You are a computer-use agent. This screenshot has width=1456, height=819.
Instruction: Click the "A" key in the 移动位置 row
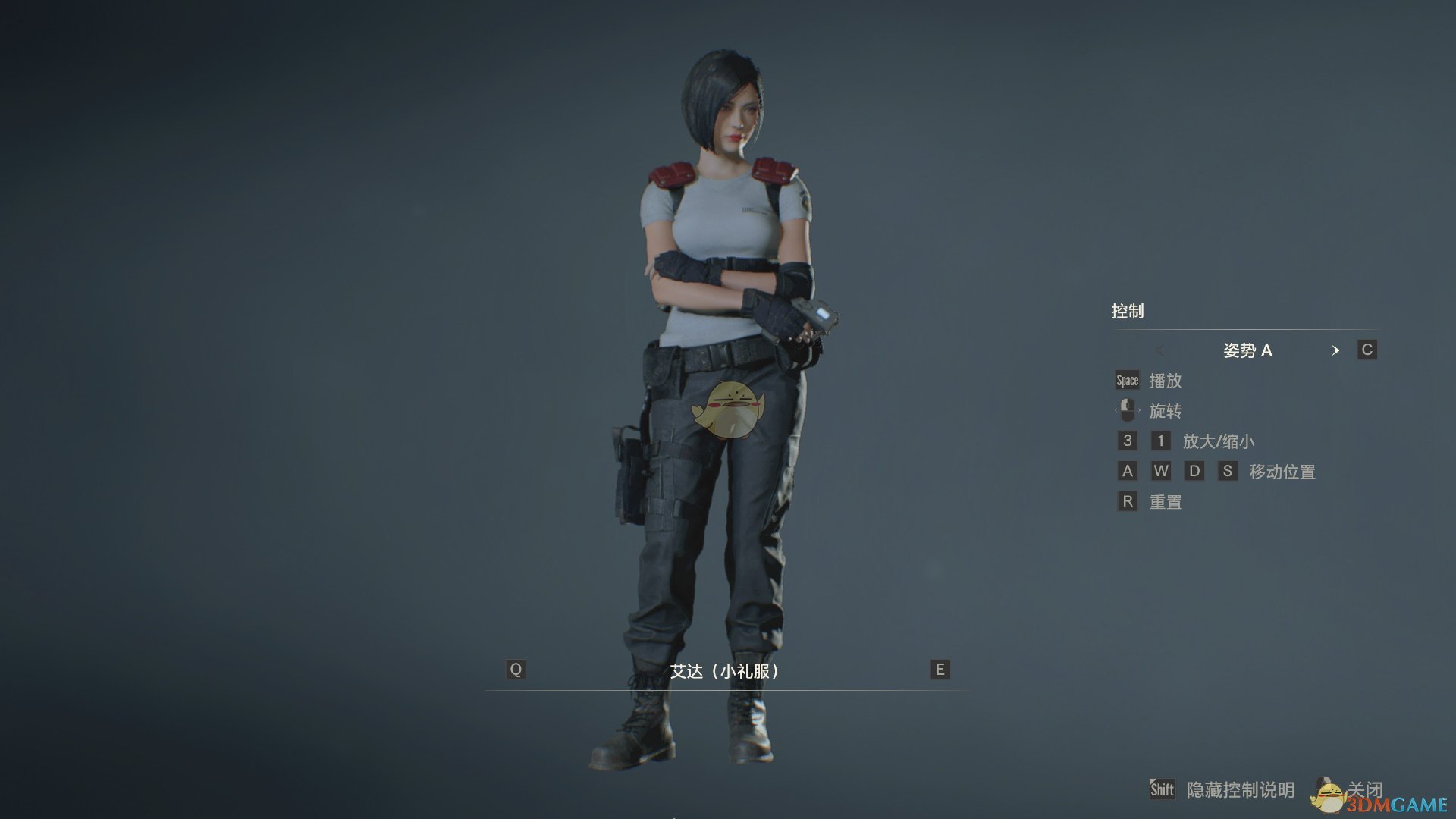pos(1127,471)
